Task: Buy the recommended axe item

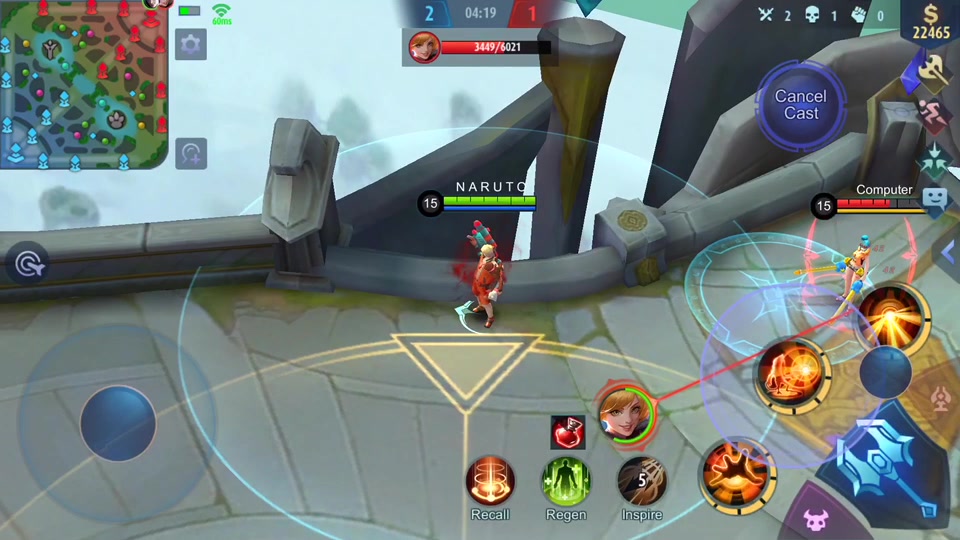Action: coord(934,70)
